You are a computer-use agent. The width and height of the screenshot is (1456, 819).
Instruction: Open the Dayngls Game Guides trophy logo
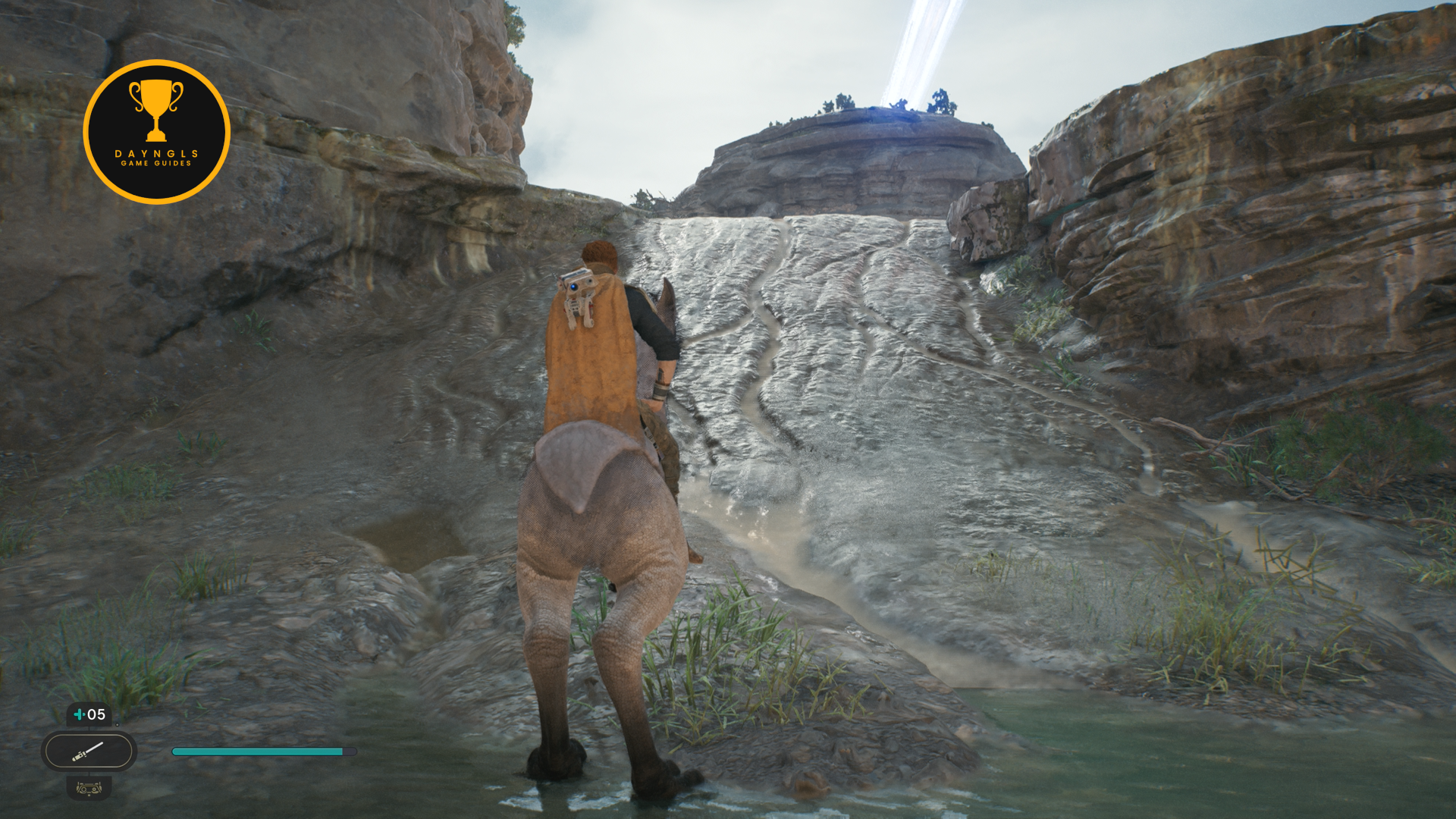click(156, 132)
